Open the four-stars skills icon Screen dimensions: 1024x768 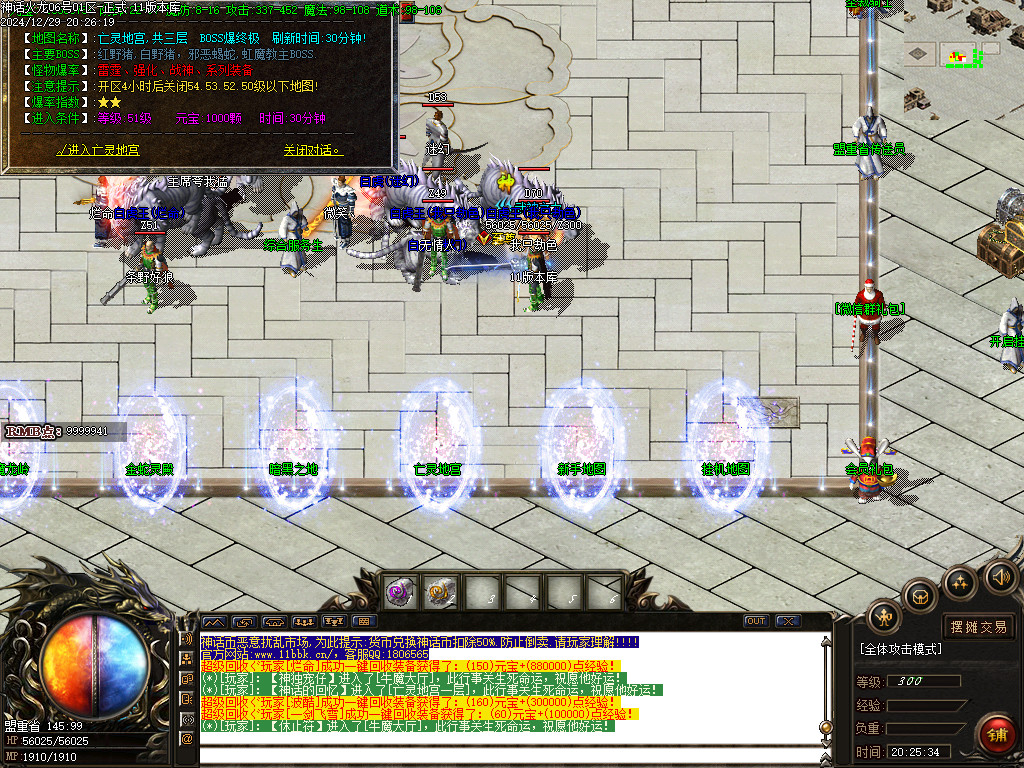pyautogui.click(x=959, y=583)
